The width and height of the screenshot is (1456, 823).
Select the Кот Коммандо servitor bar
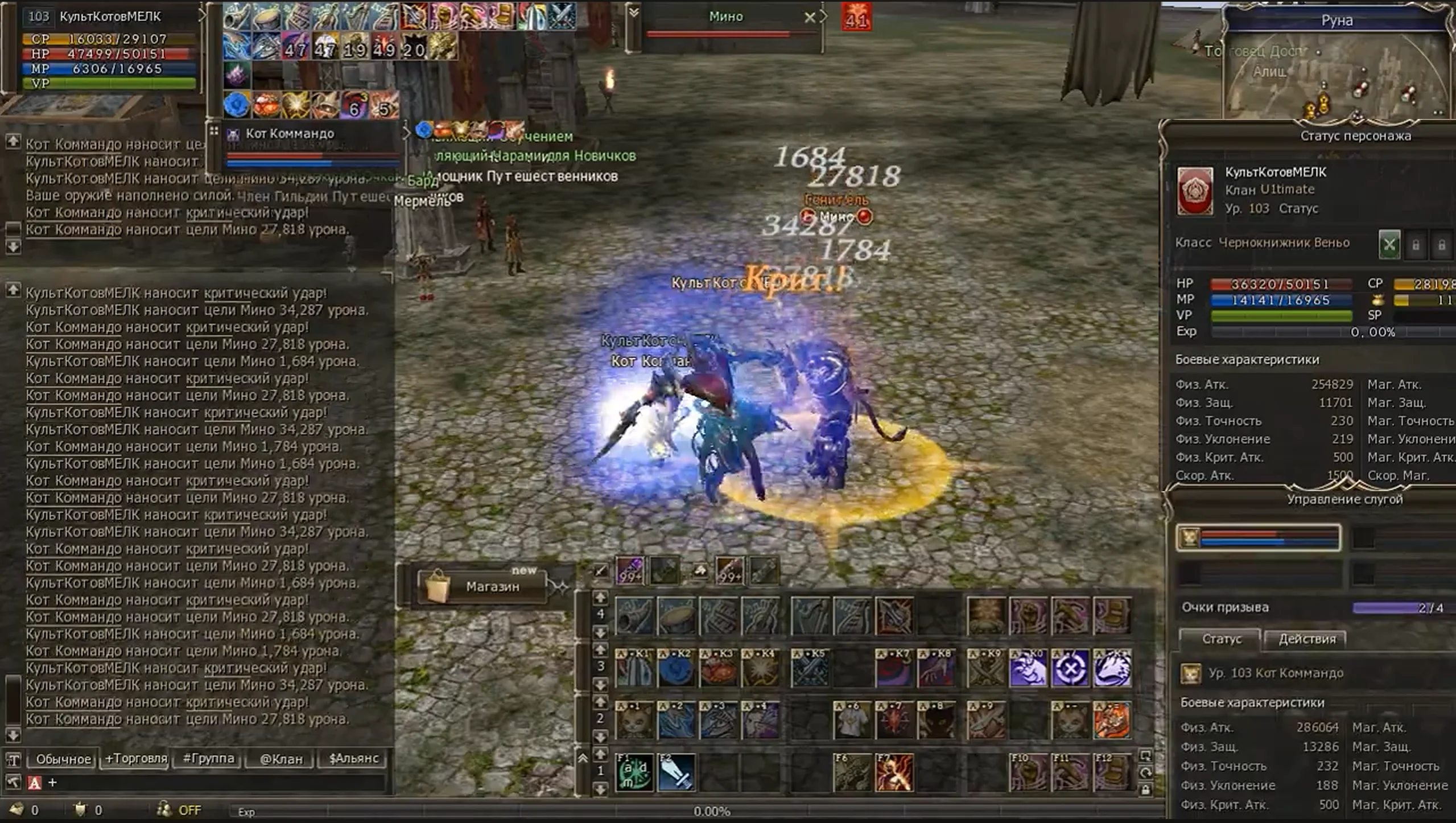[x=1259, y=538]
